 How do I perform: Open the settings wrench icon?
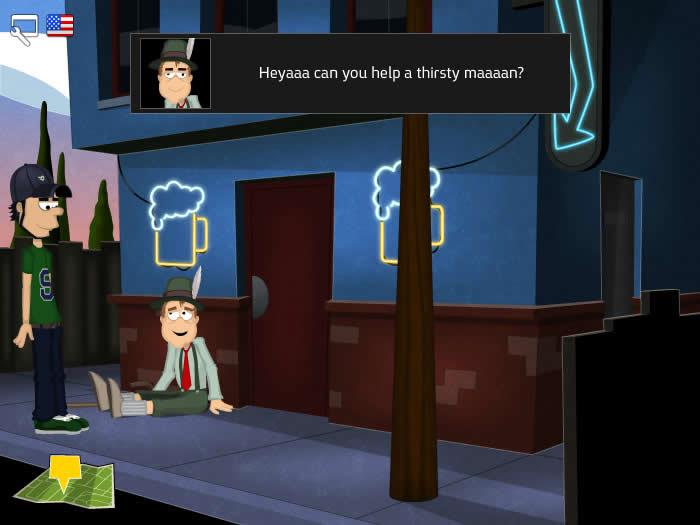point(23,28)
